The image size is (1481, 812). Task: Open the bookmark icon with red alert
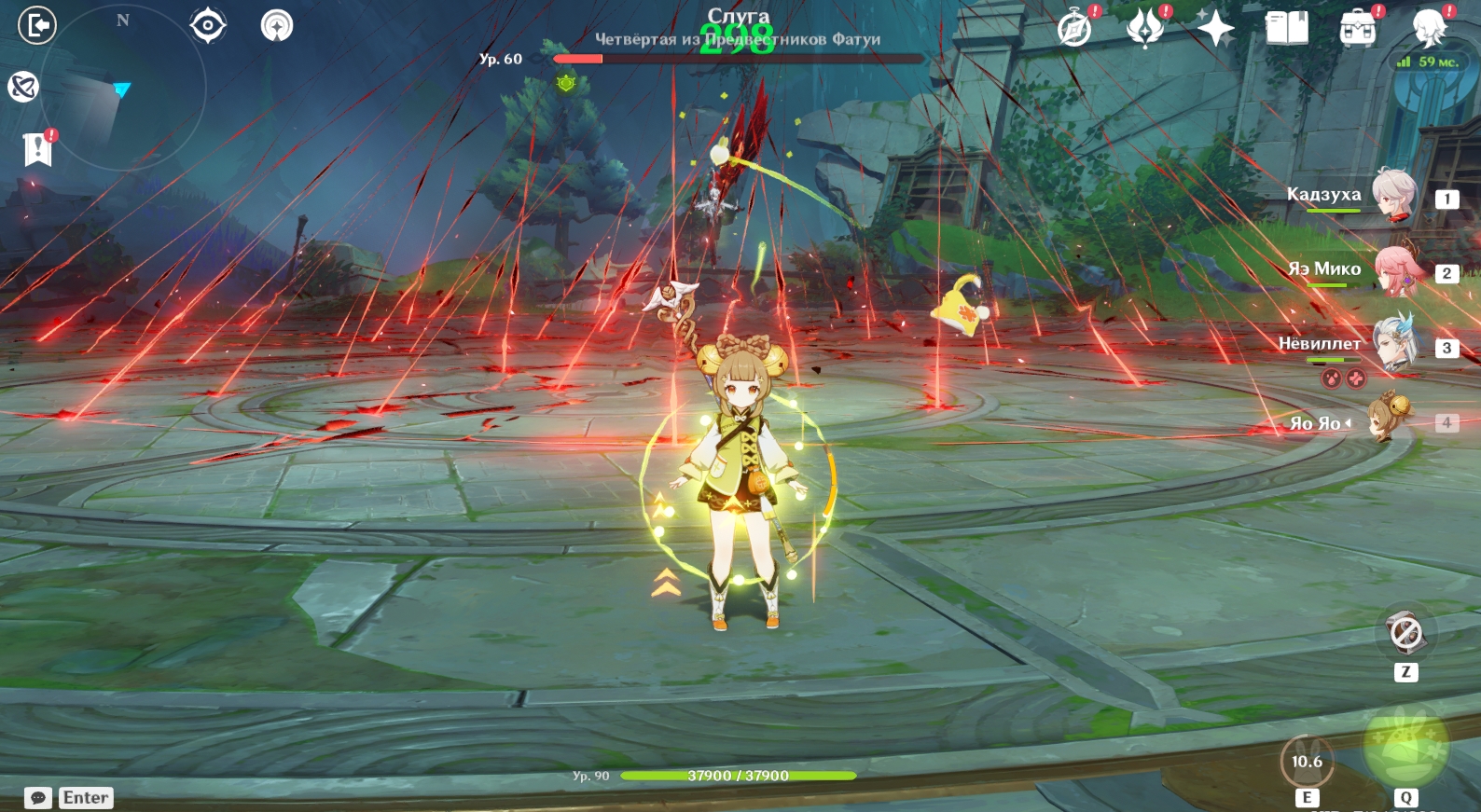coord(37,148)
